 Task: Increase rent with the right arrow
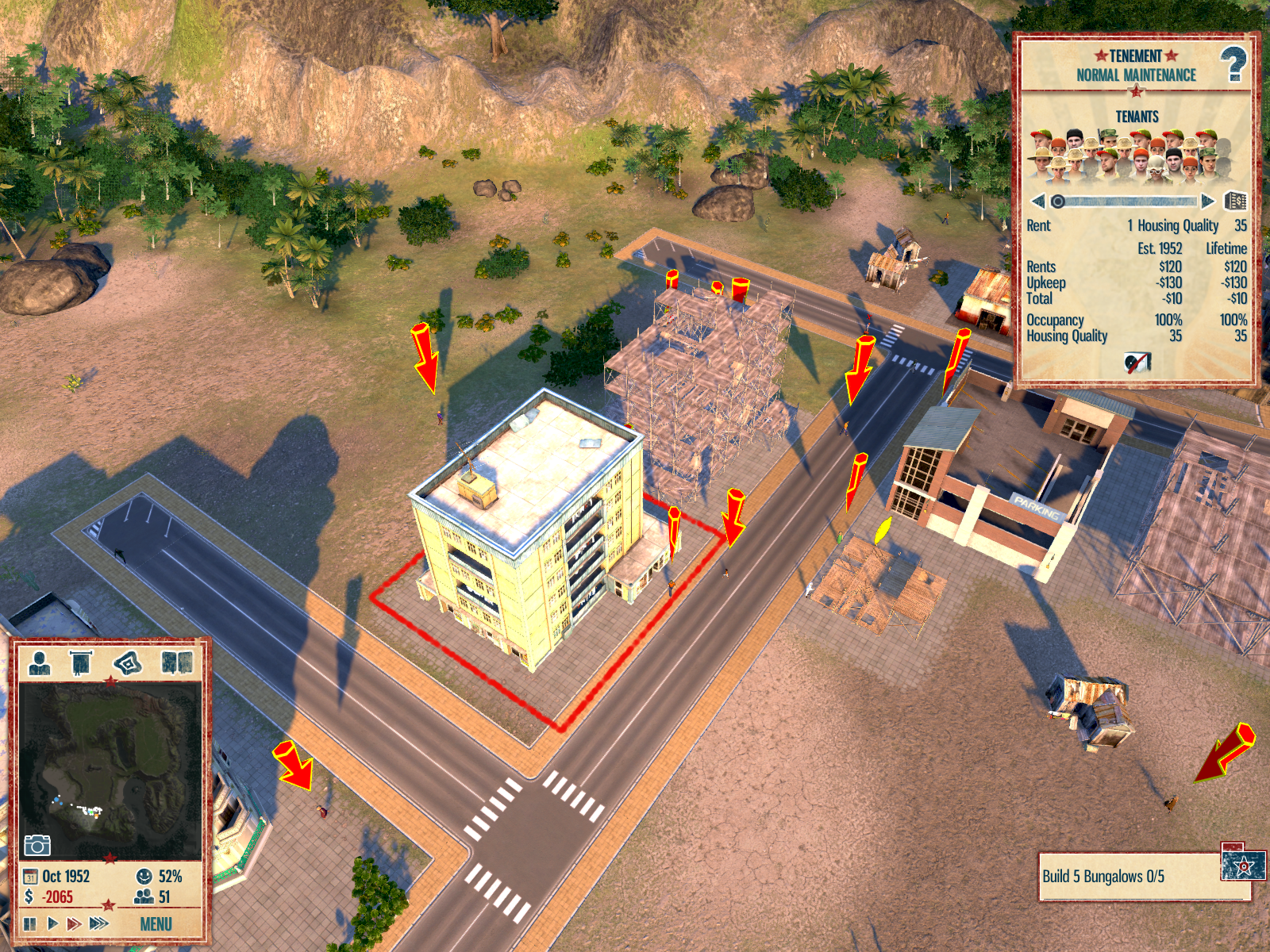pyautogui.click(x=1208, y=202)
